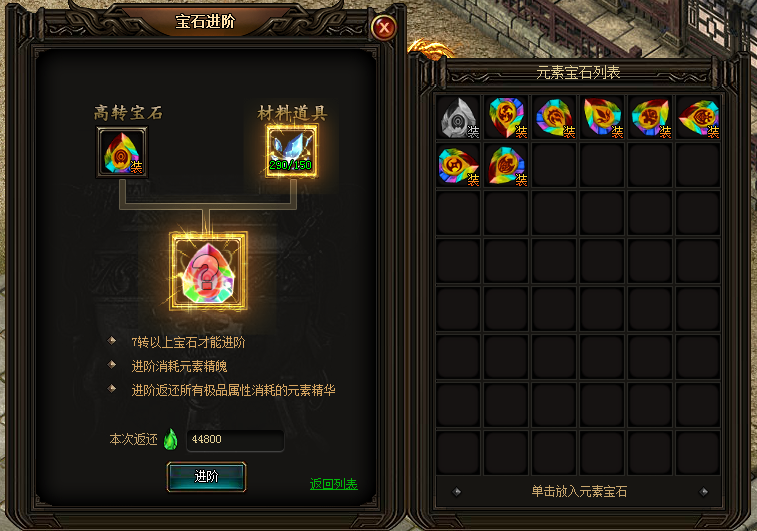Click the question mark result gem

pos(208,270)
